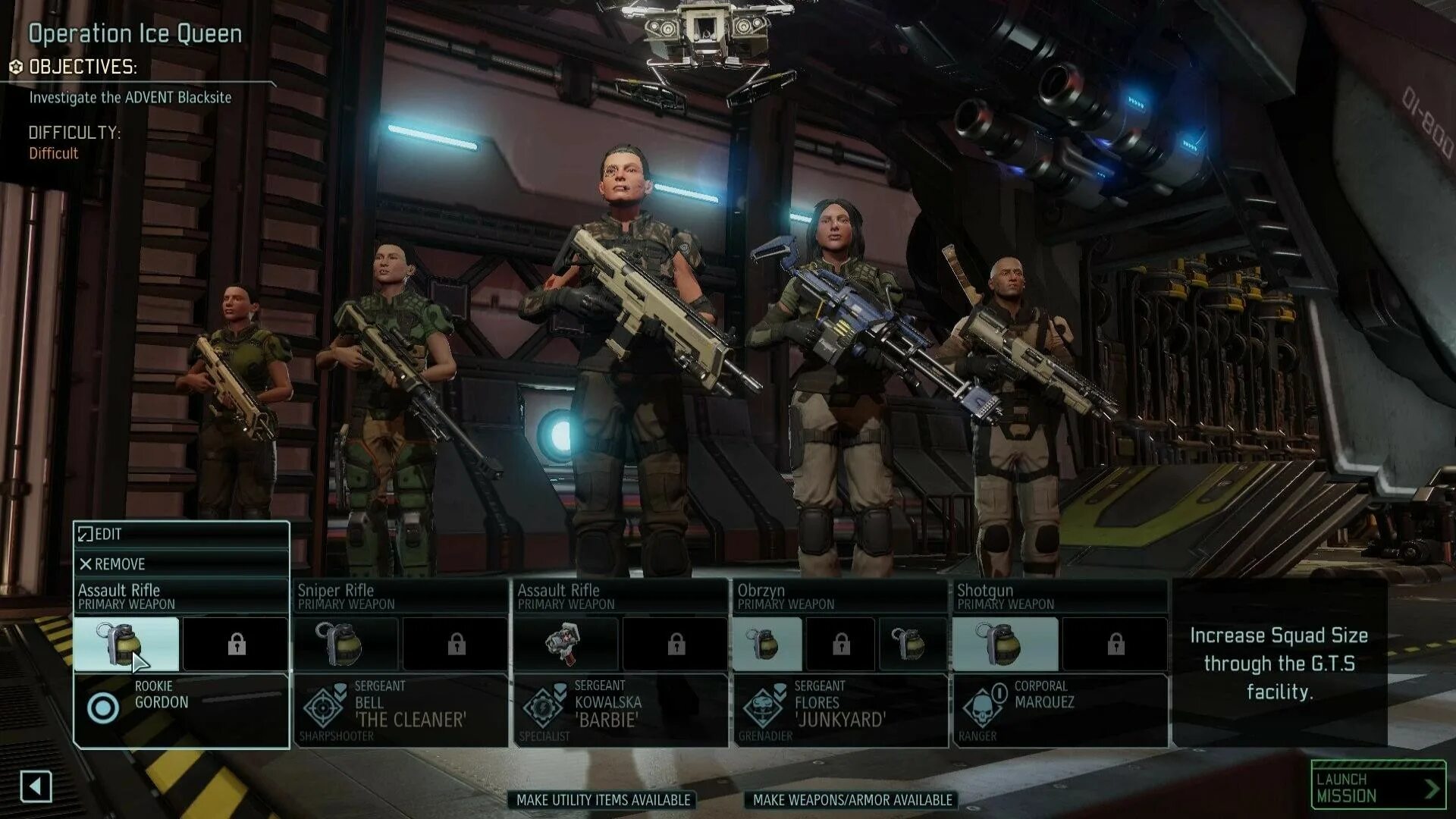Choose Bell's Sniper Rifle primary weapon
Screen dimensions: 1456x819
400,596
